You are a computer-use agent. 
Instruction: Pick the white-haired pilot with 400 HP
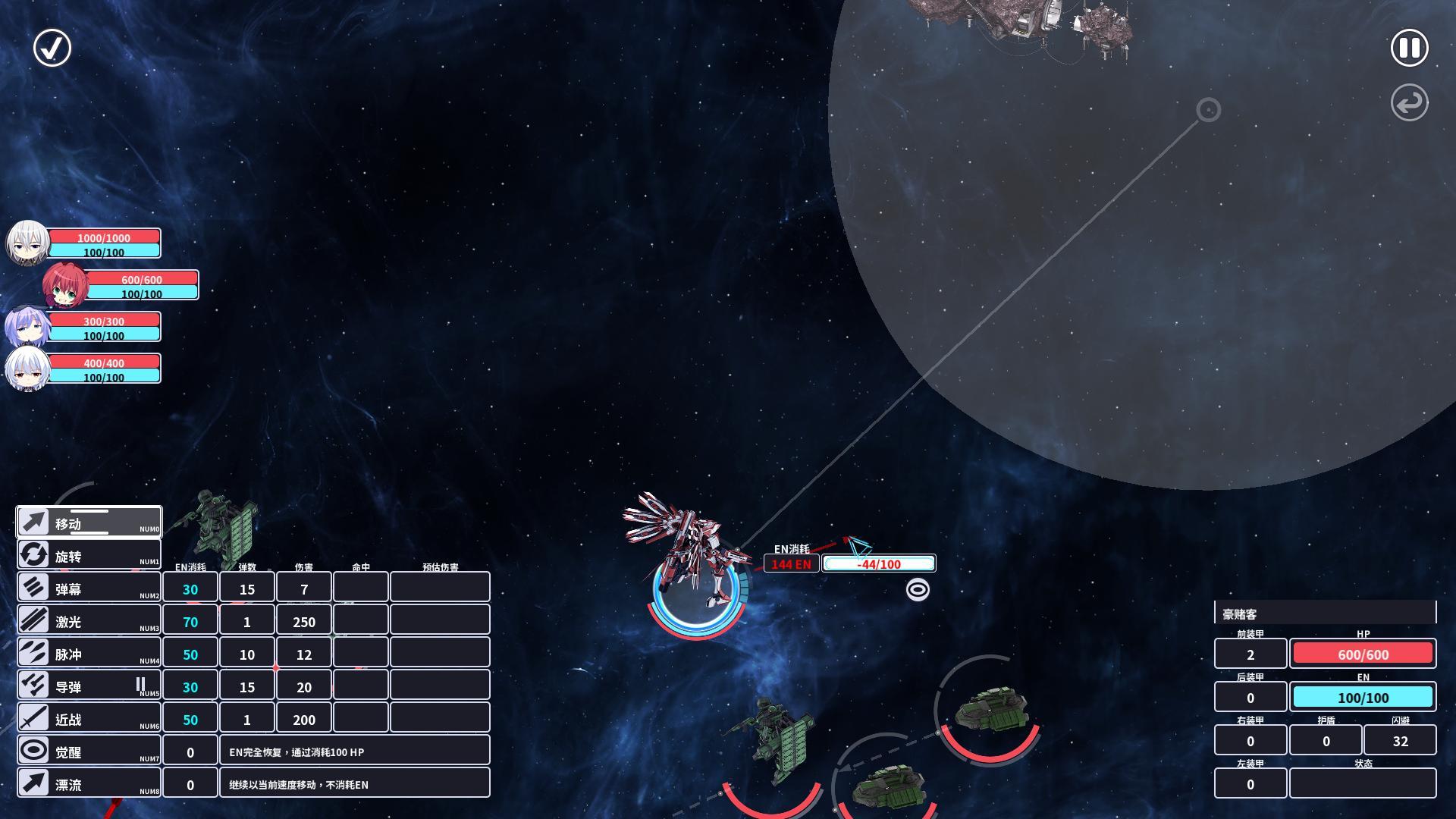point(28,369)
